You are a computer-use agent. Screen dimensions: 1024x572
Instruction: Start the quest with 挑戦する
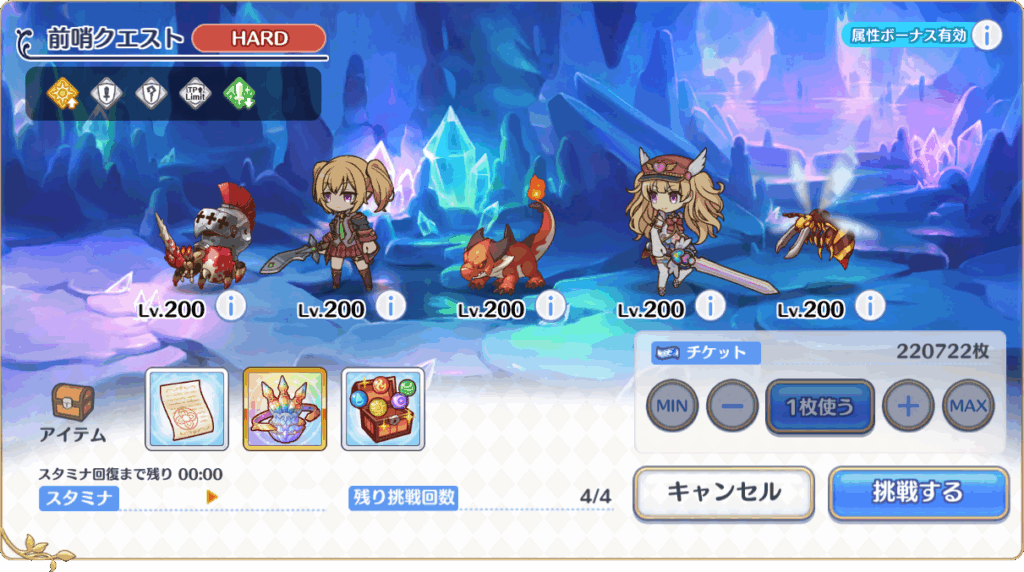tap(917, 492)
